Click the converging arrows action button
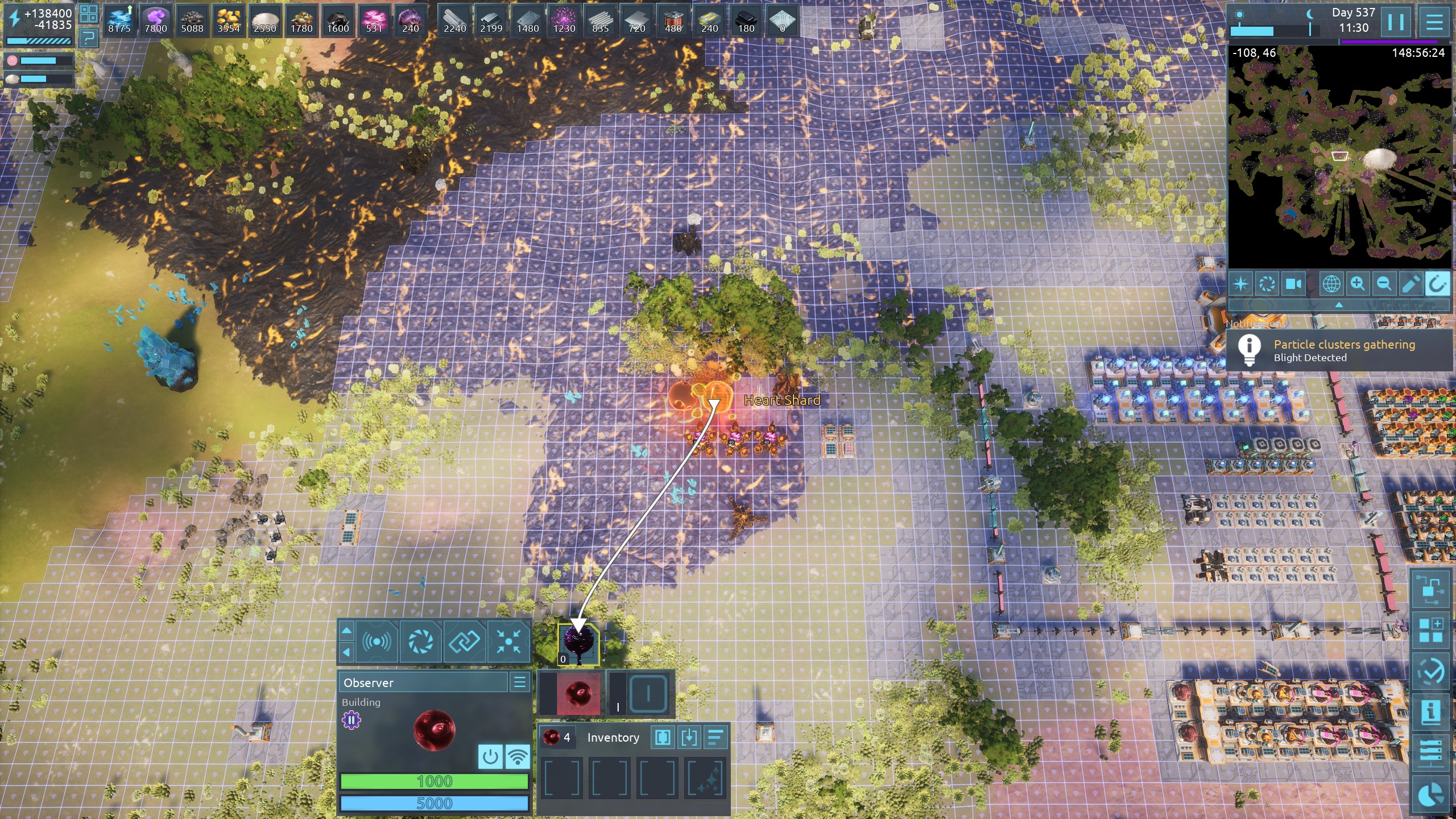This screenshot has width=1456, height=819. [x=508, y=642]
